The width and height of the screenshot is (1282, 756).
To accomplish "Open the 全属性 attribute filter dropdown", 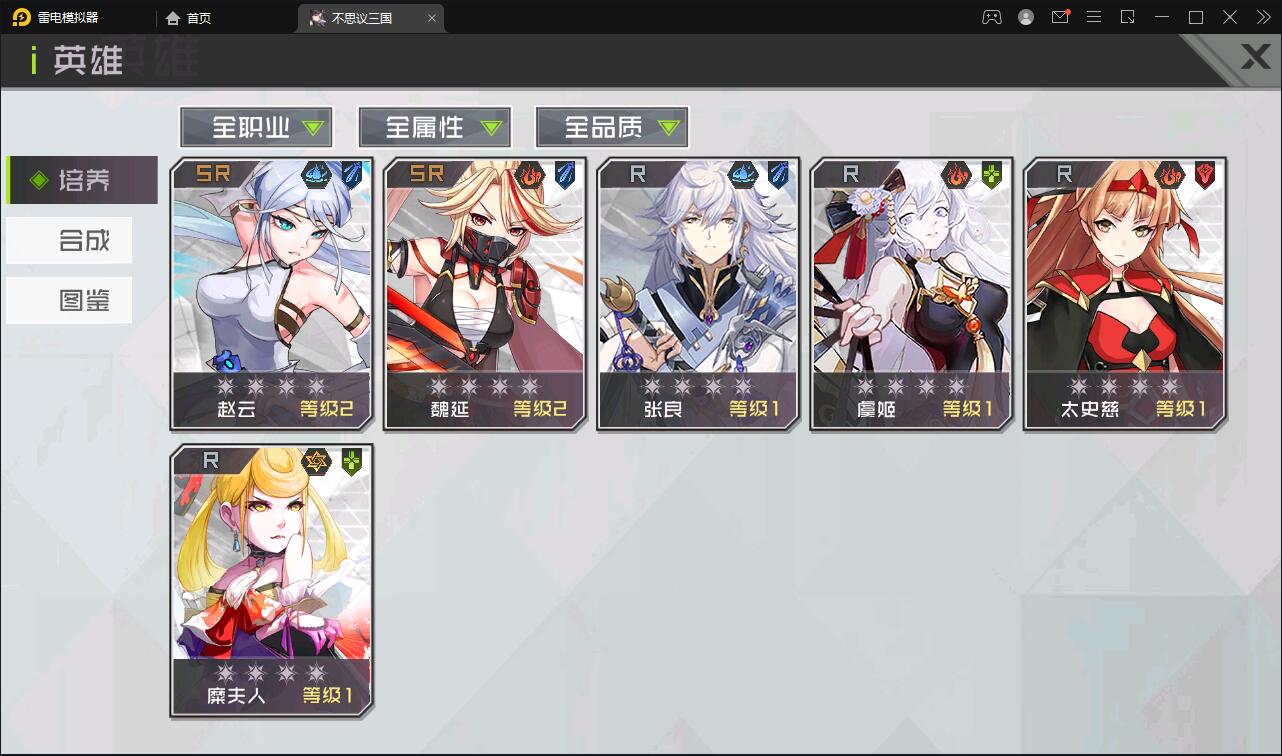I will pyautogui.click(x=434, y=127).
